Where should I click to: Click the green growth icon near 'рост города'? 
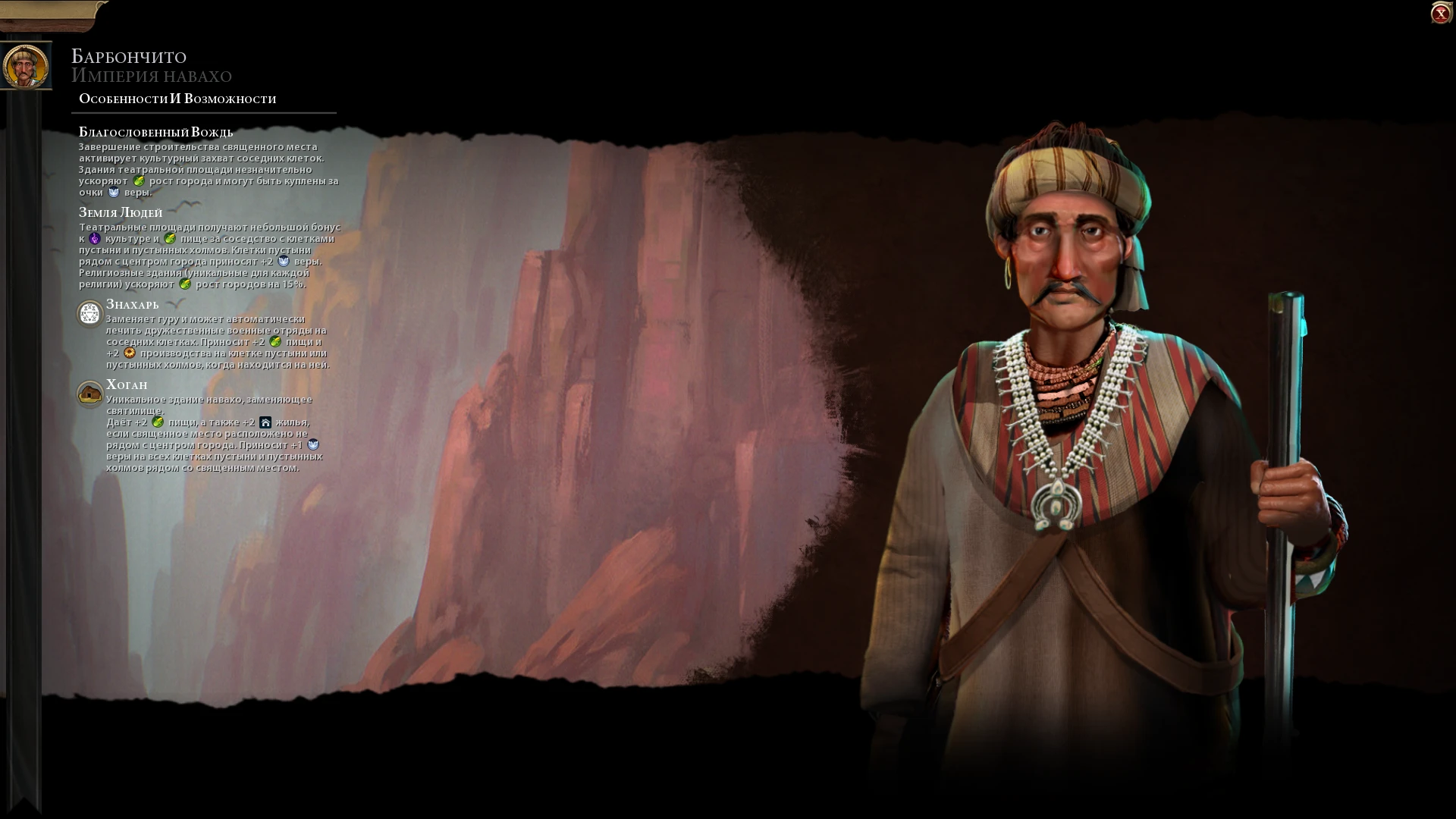pos(139,182)
